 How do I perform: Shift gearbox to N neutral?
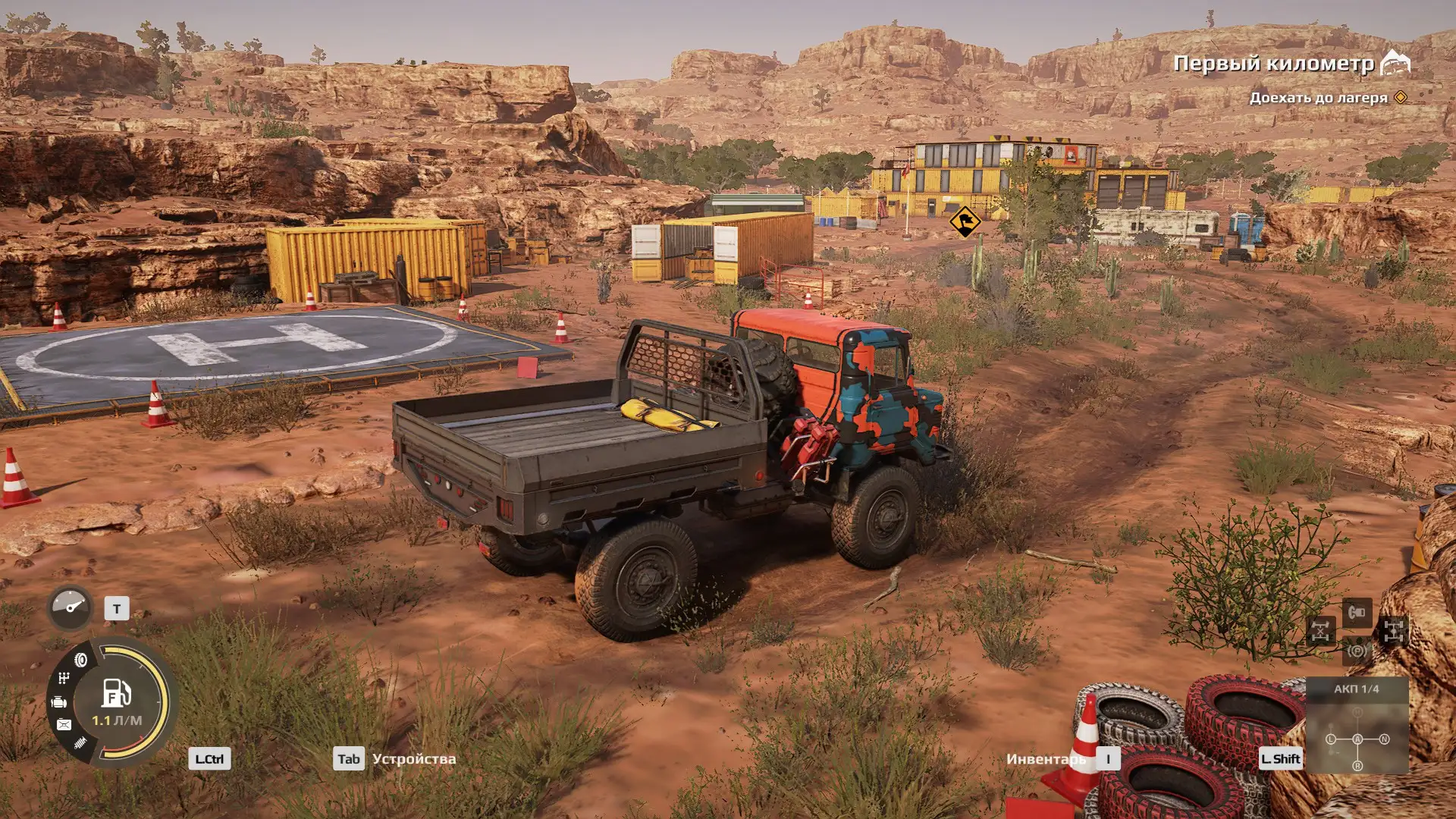1385,739
